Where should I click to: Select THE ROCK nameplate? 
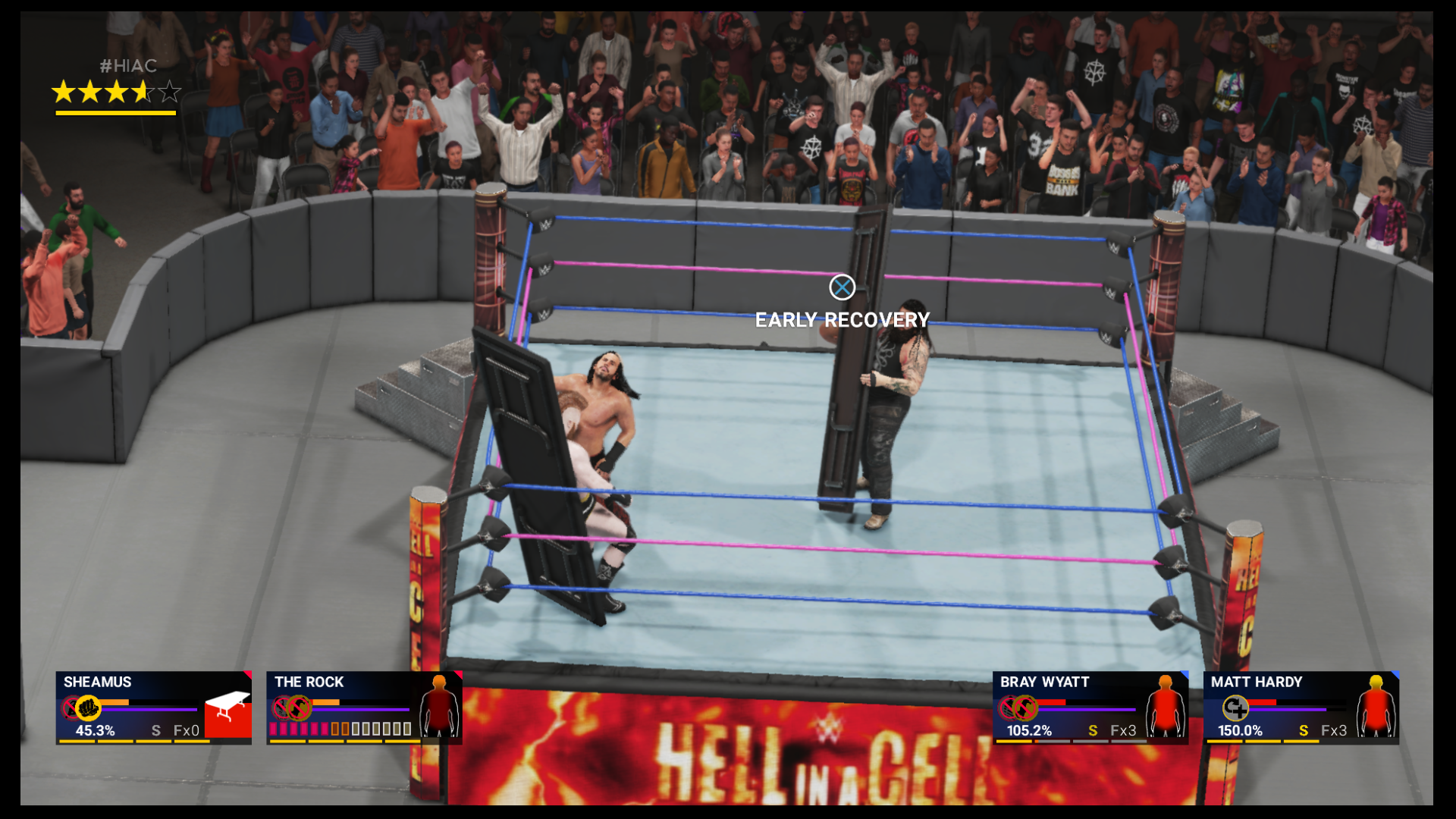pos(308,681)
